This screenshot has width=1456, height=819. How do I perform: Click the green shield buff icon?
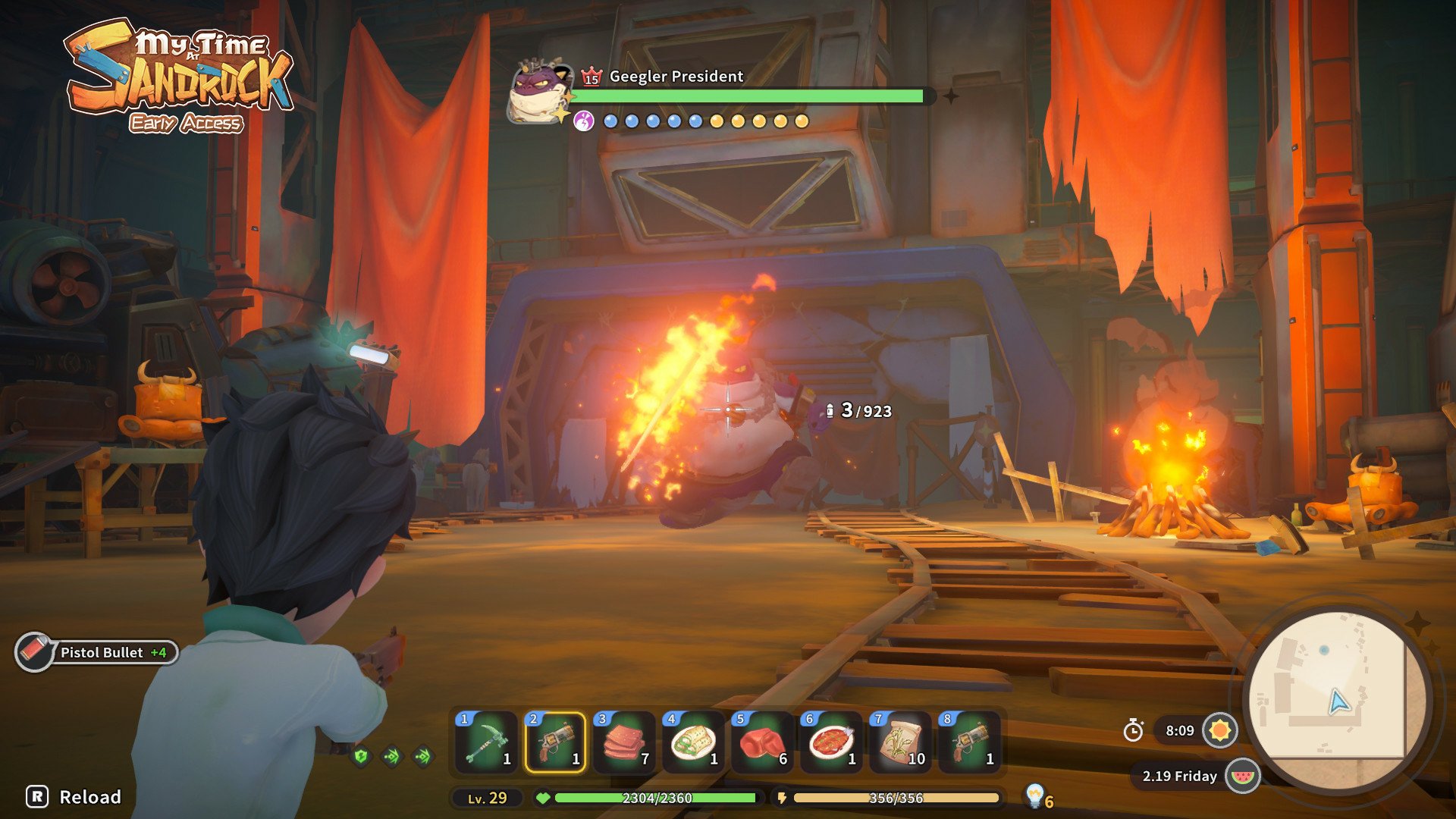click(362, 756)
